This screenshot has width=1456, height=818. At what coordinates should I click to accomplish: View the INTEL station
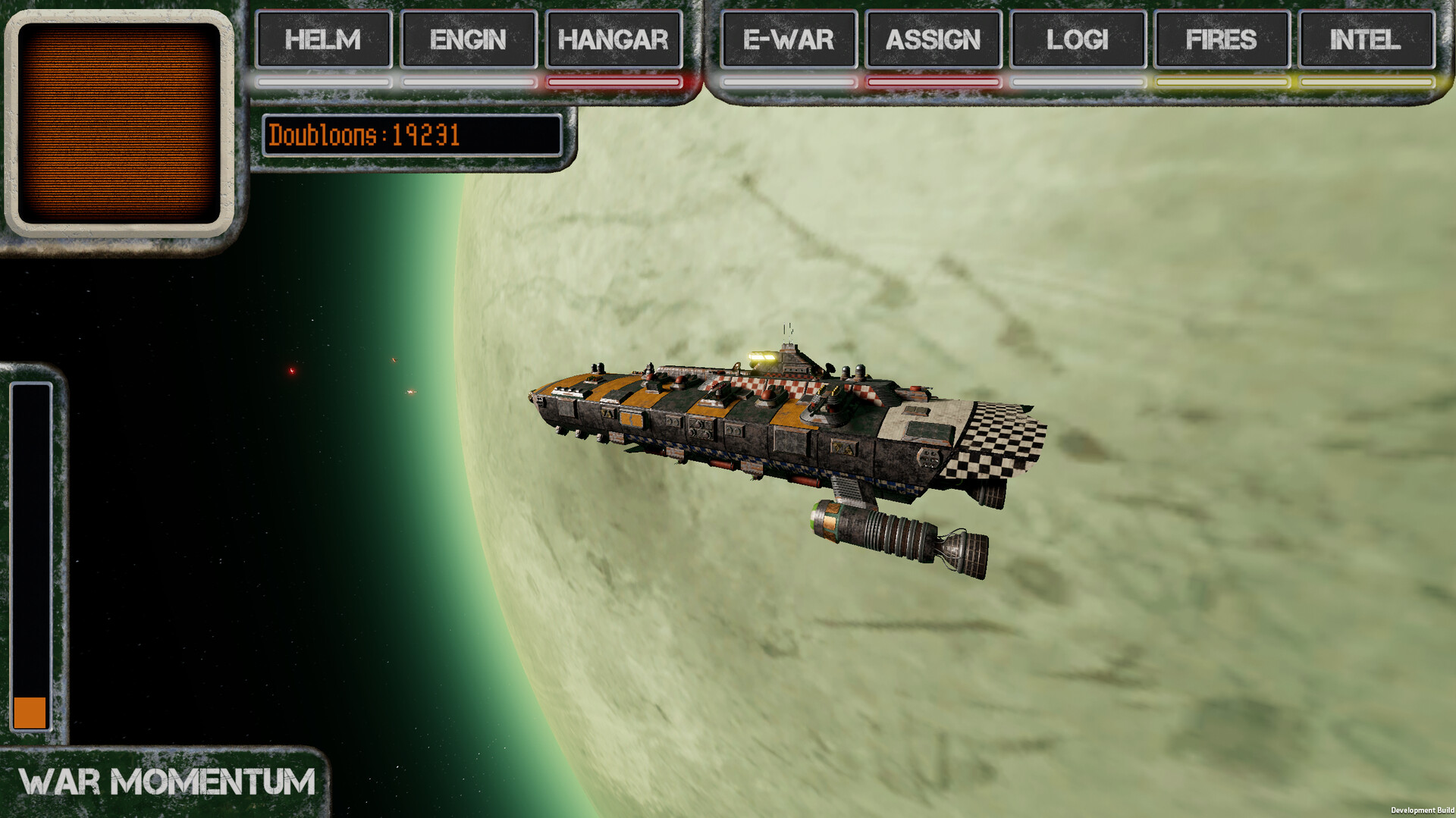(1365, 40)
